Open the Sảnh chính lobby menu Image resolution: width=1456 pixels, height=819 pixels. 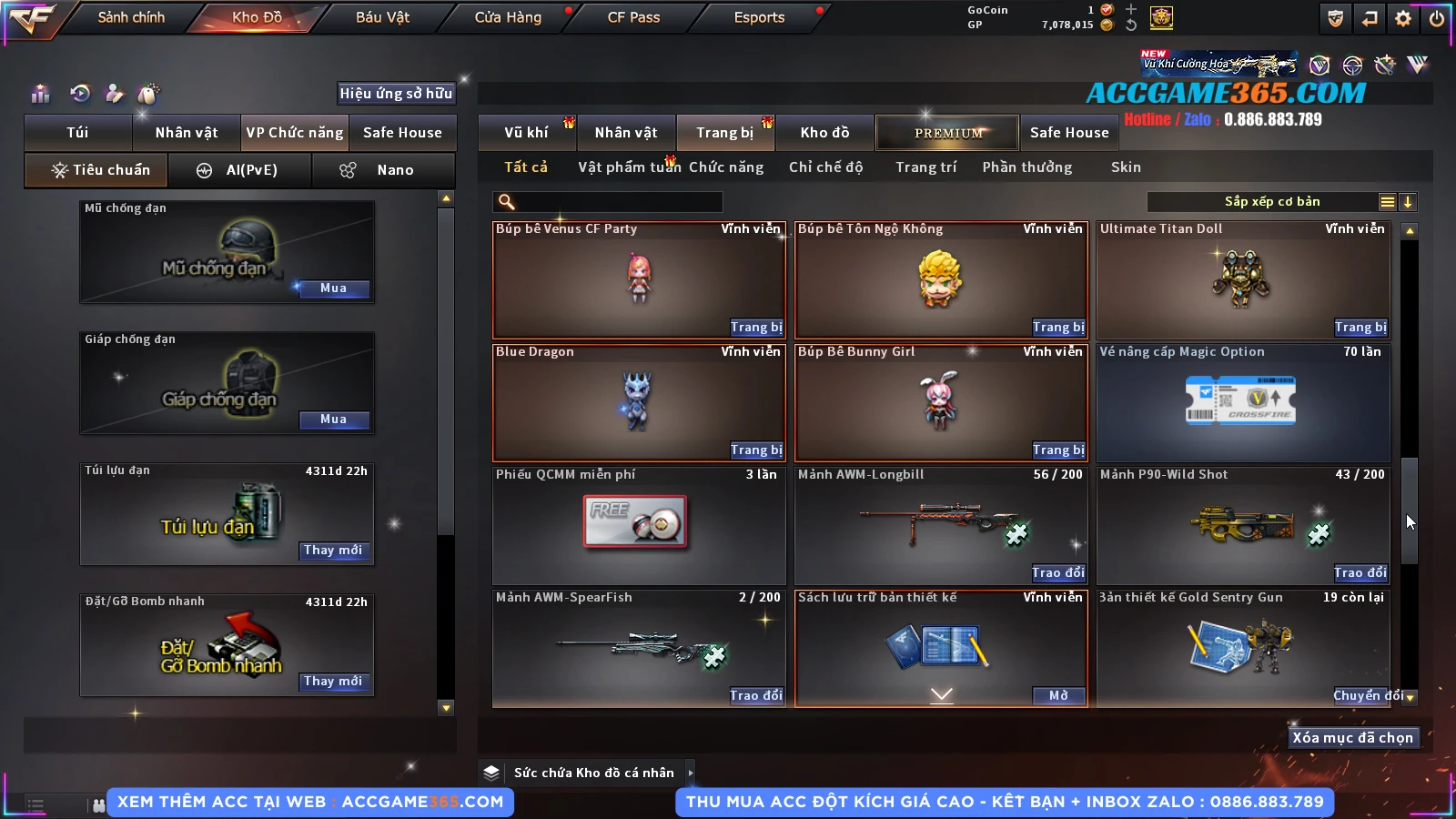pyautogui.click(x=131, y=17)
